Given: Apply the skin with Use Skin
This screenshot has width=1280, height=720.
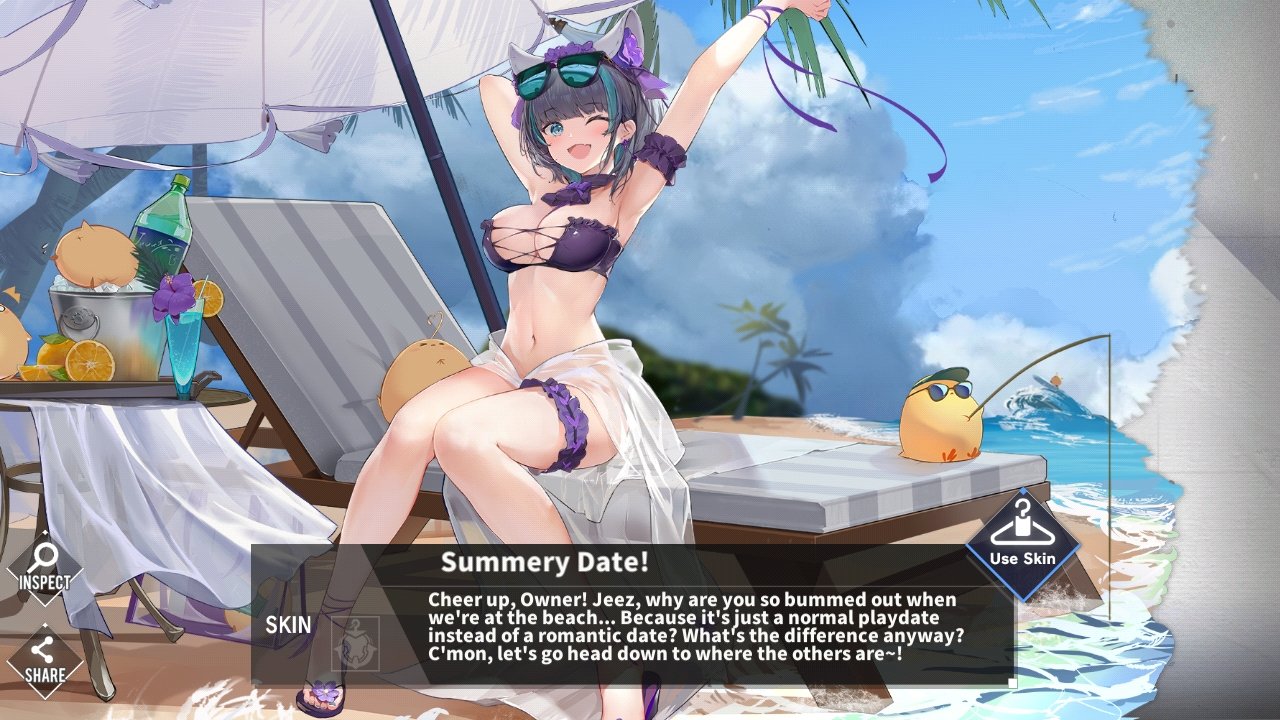Looking at the screenshot, I should coord(1022,543).
